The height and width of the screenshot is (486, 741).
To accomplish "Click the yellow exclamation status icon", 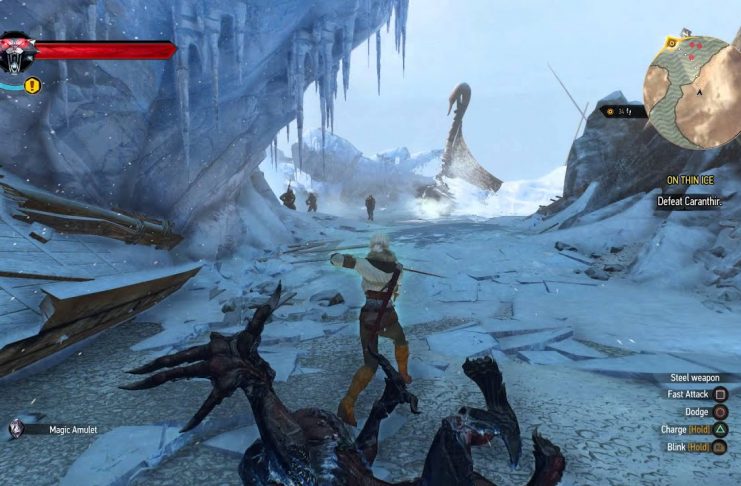I will point(33,86).
